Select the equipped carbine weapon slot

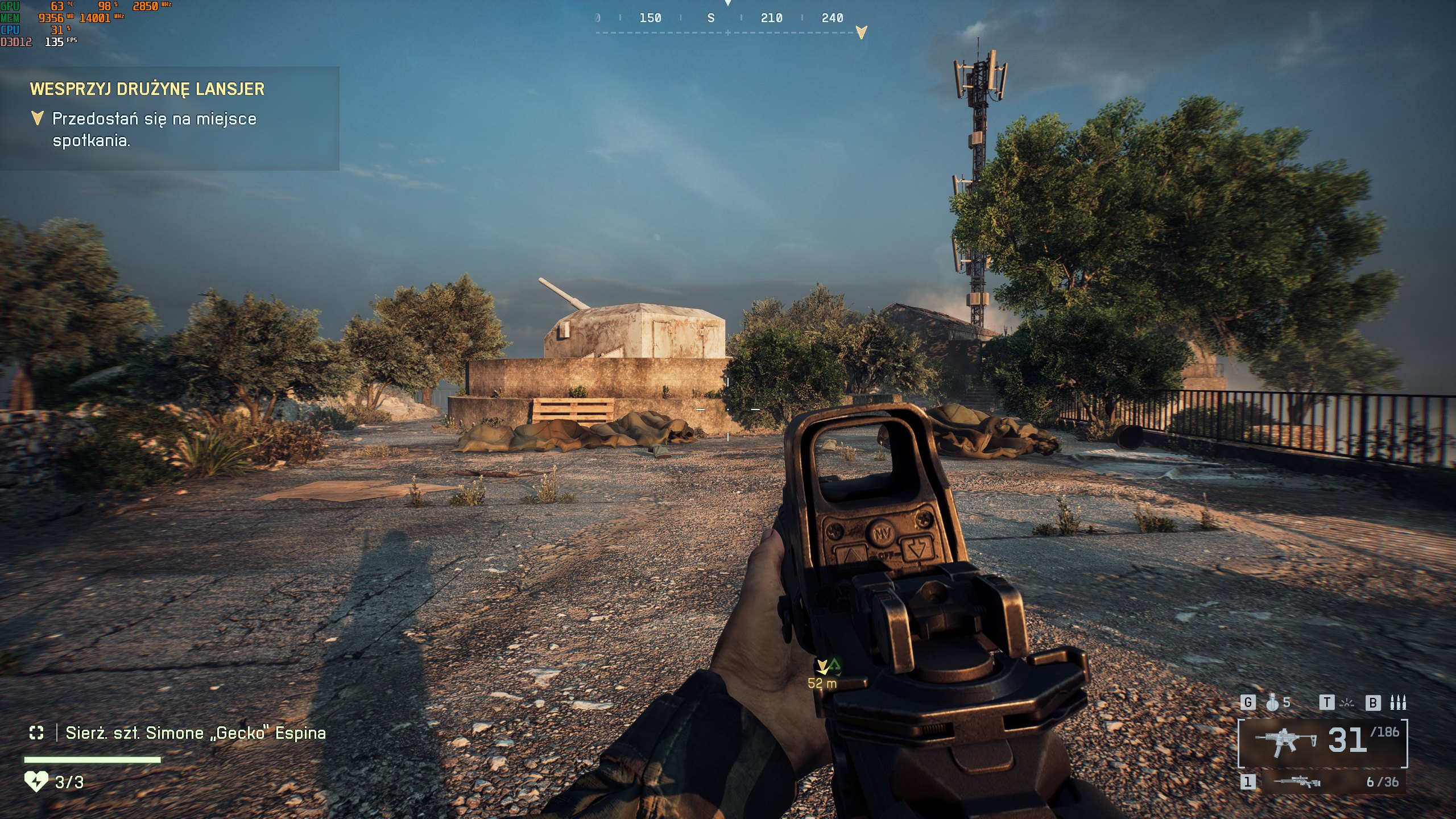(x=1322, y=743)
